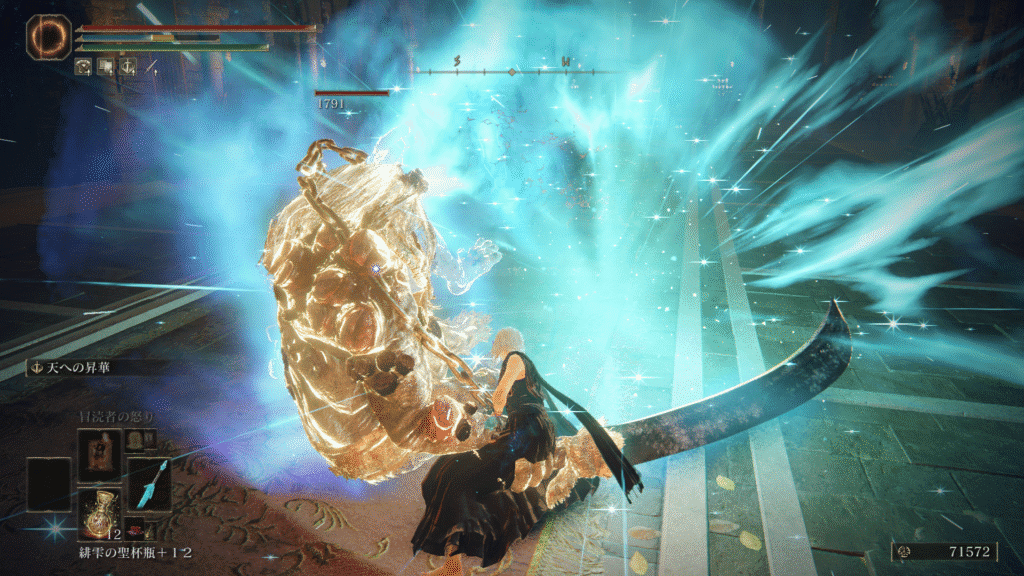Viewport: 1024px width, 576px height.
Task: Click the anchor-shaped status buff icon
Action: [x=129, y=67]
